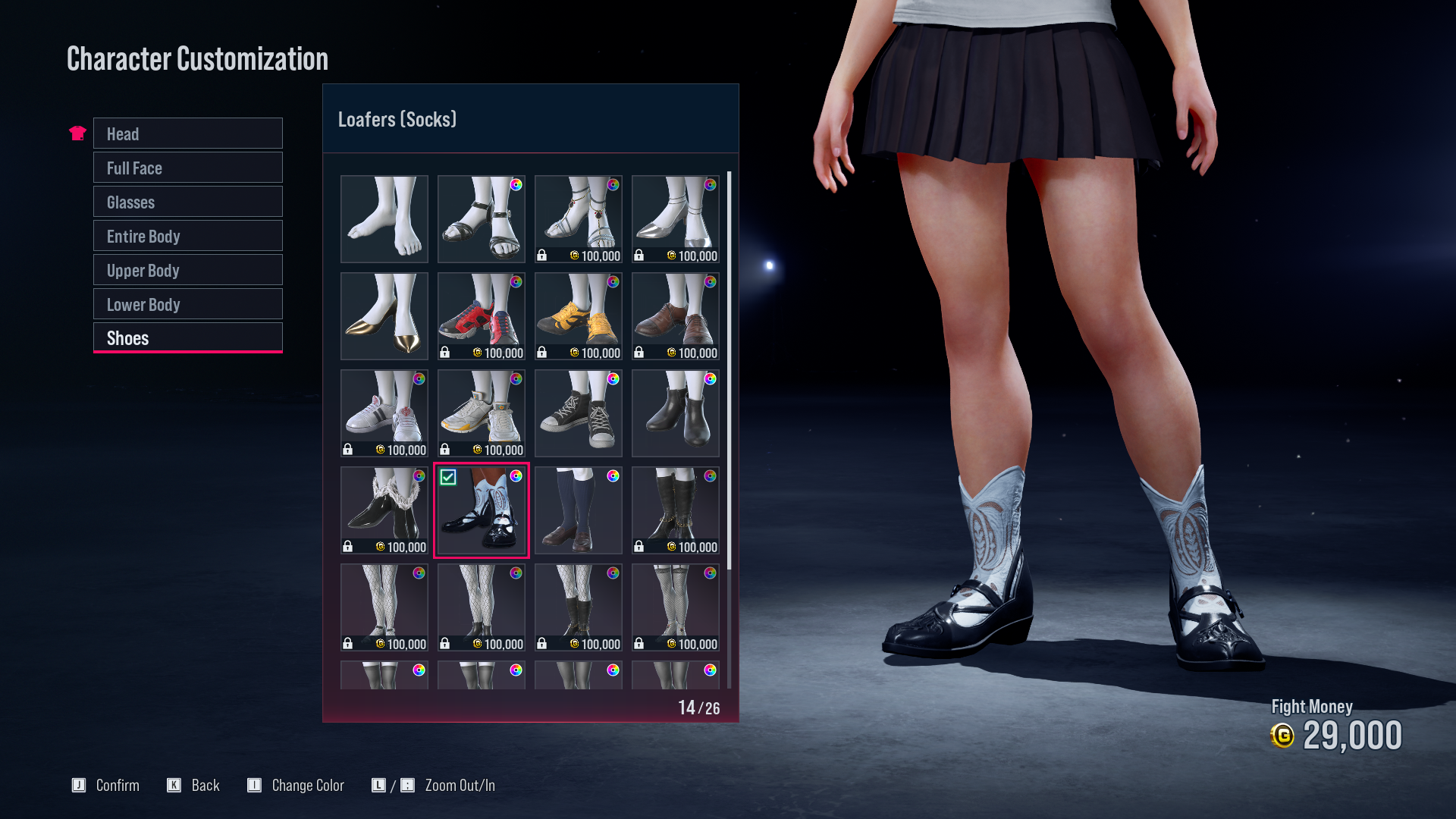This screenshot has height=819, width=1456.
Task: Click the lock icon on the silver flats item
Action: click(x=639, y=256)
